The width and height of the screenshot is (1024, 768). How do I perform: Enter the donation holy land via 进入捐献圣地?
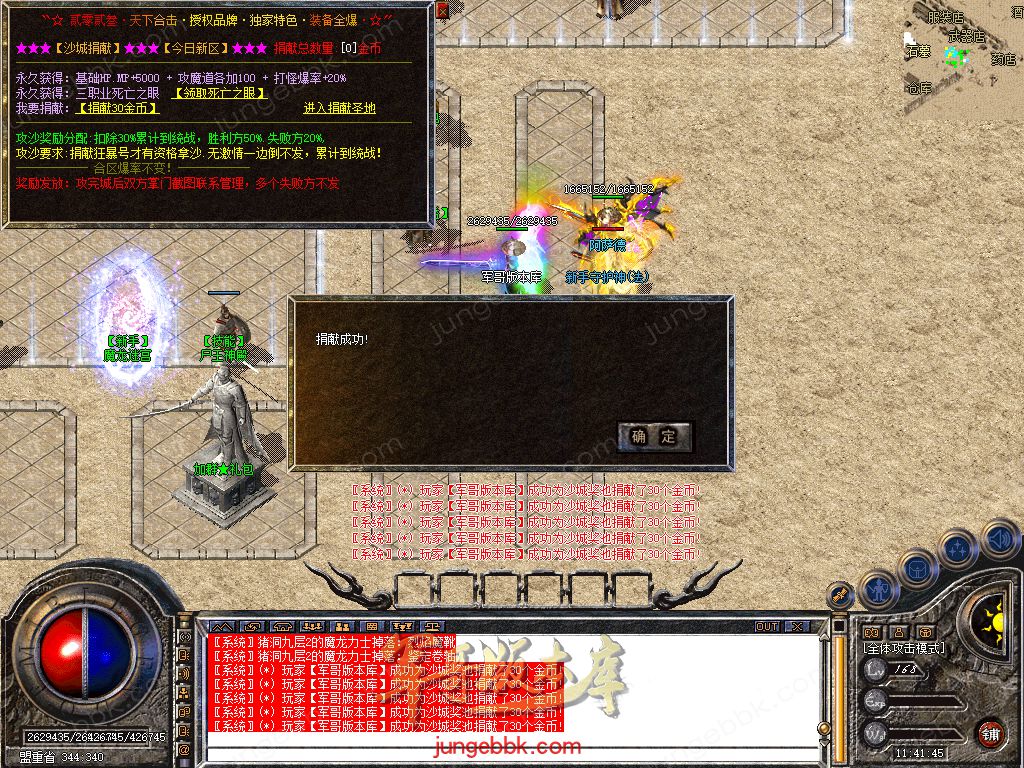coord(340,108)
